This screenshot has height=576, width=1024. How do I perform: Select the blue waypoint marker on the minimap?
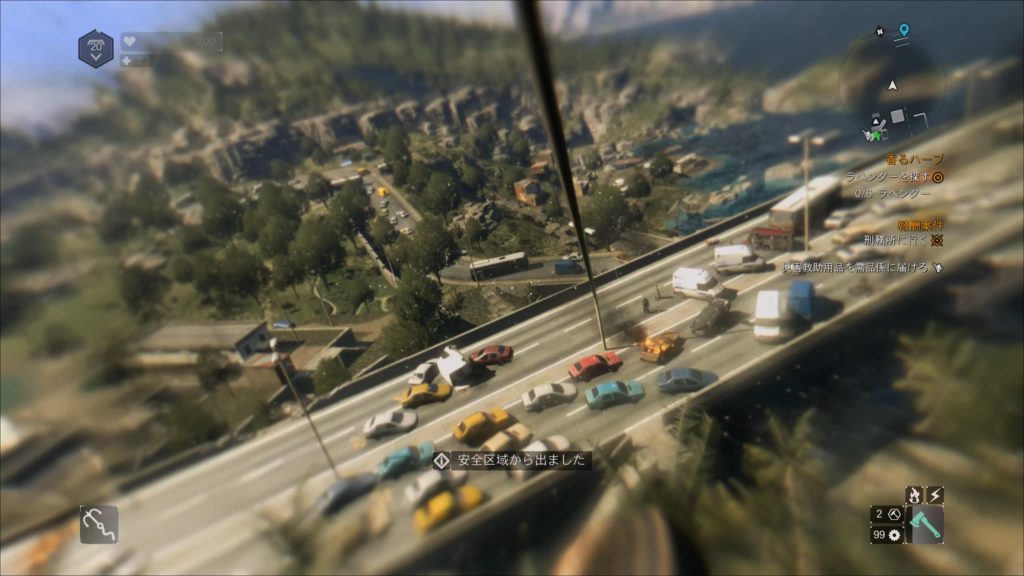click(x=904, y=31)
